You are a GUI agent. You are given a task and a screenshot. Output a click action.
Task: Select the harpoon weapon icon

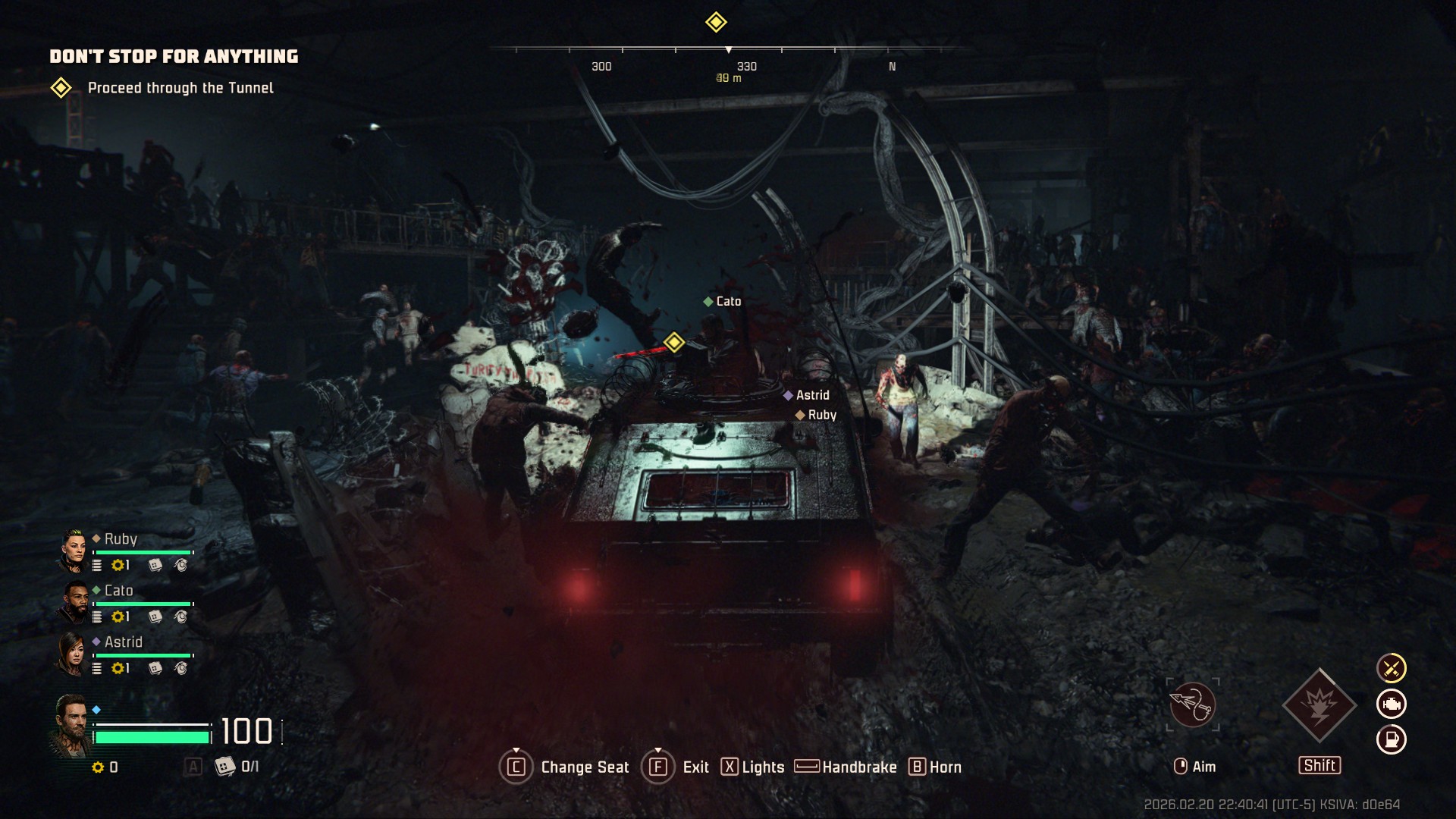coord(1192,704)
